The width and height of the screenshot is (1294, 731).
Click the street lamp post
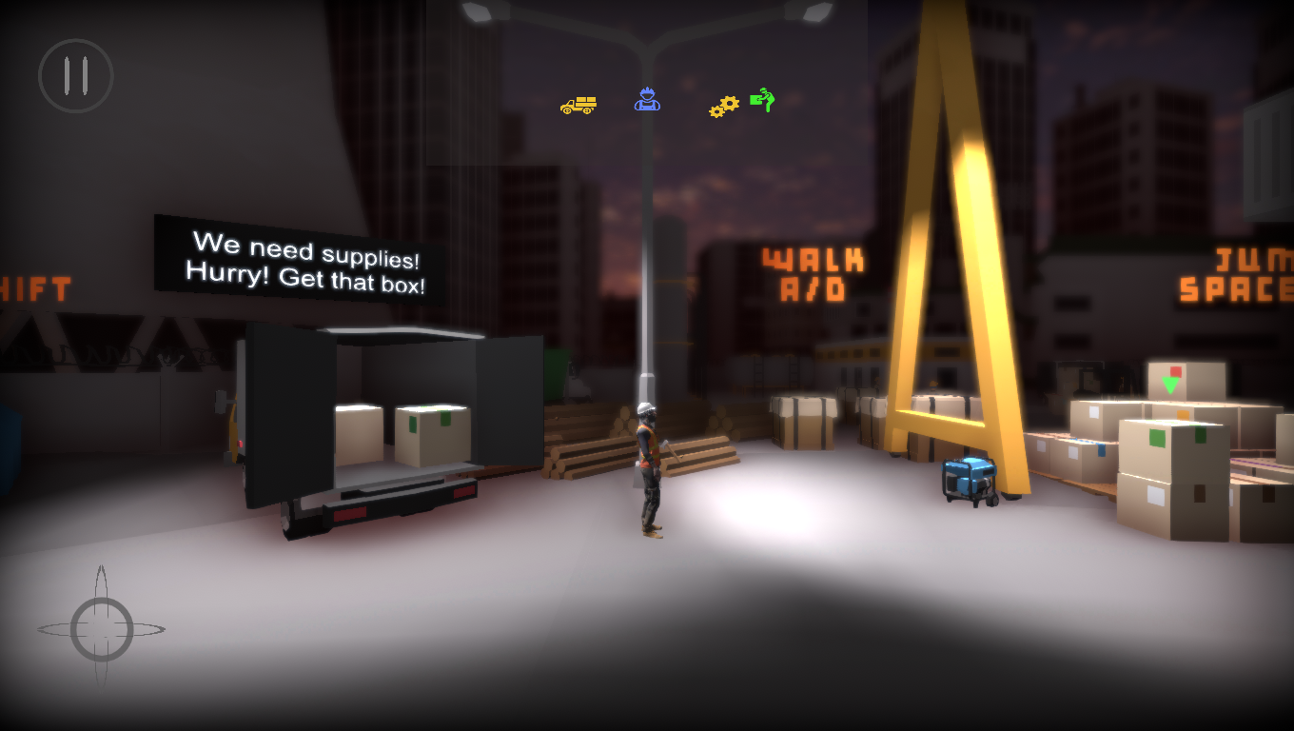click(656, 250)
